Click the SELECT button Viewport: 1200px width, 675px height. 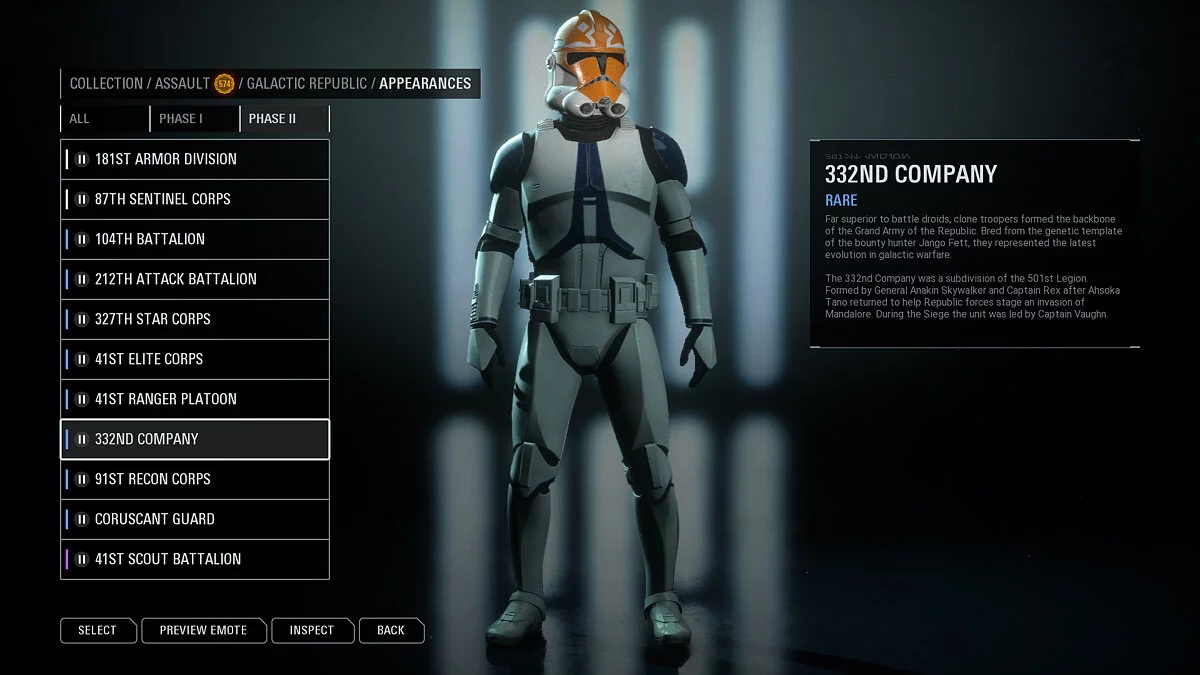(97, 630)
